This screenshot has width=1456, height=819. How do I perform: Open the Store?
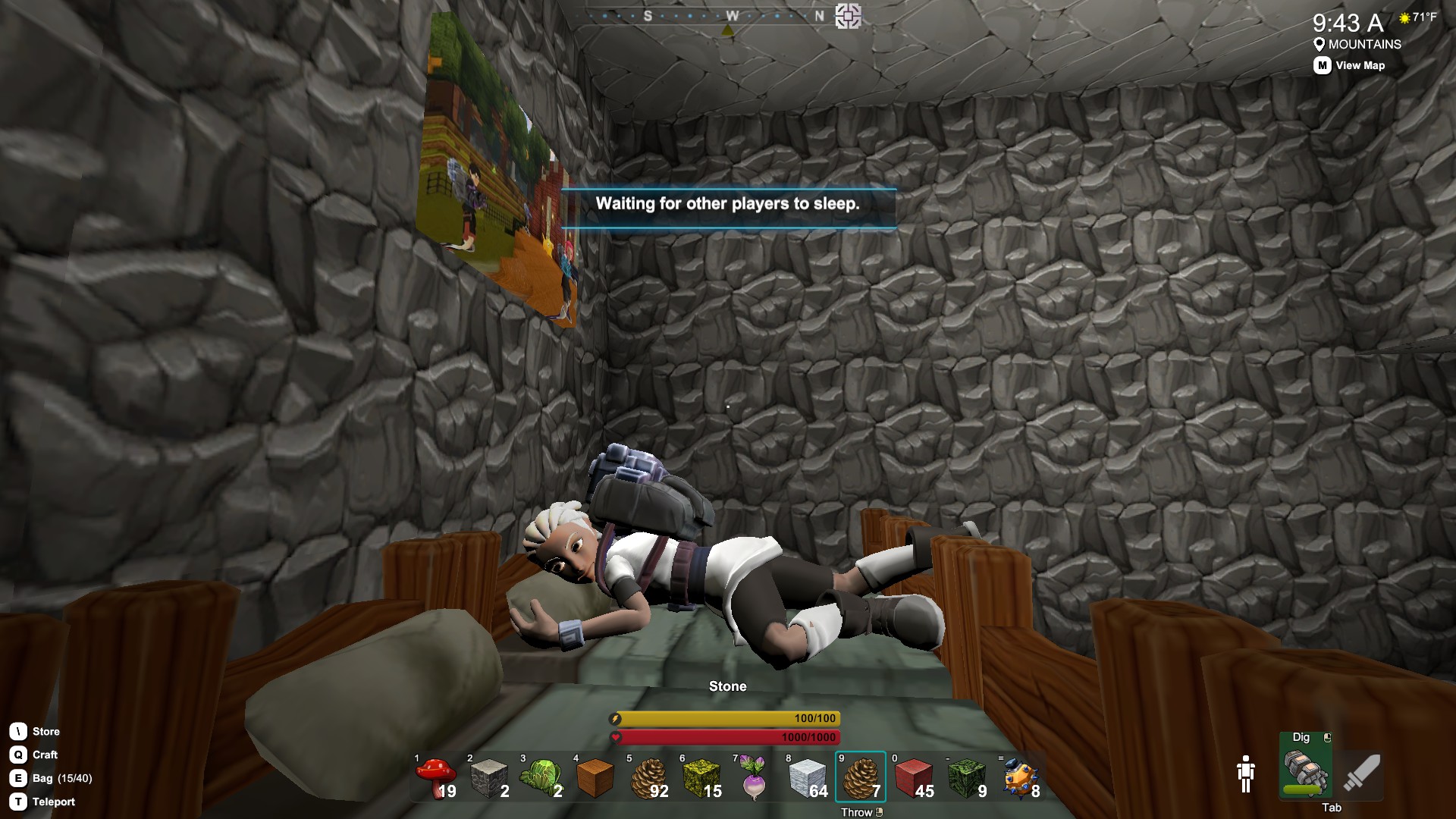point(45,731)
